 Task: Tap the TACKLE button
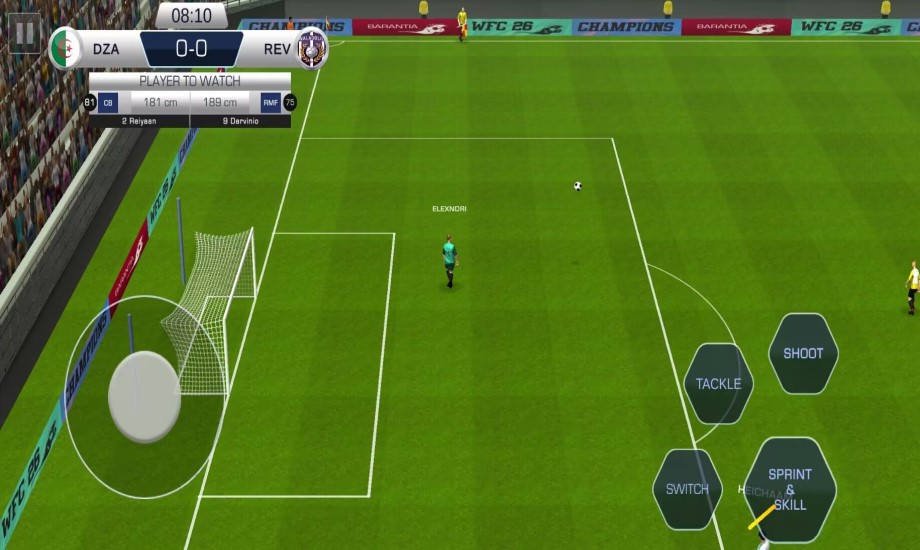pyautogui.click(x=718, y=384)
